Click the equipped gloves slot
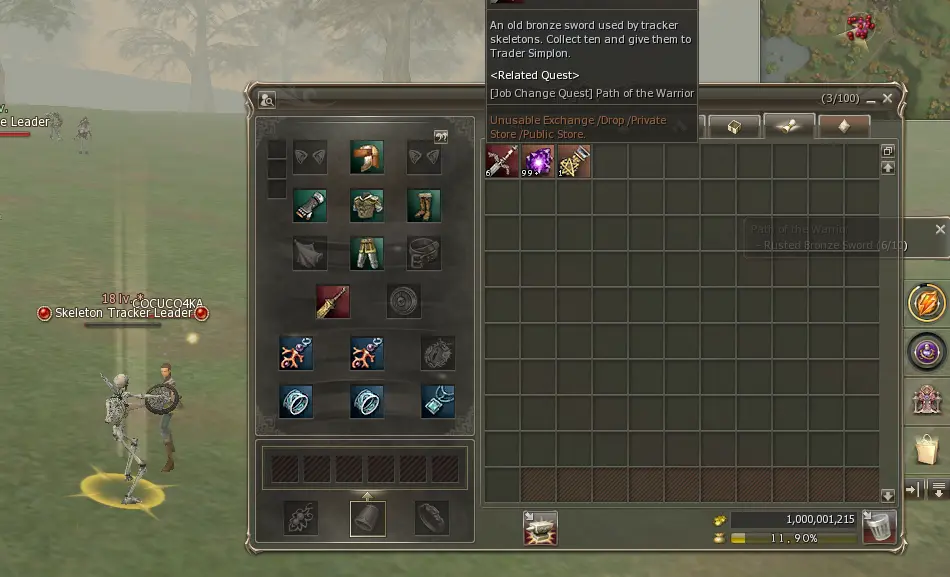Screen dimensions: 950x577 (310, 205)
